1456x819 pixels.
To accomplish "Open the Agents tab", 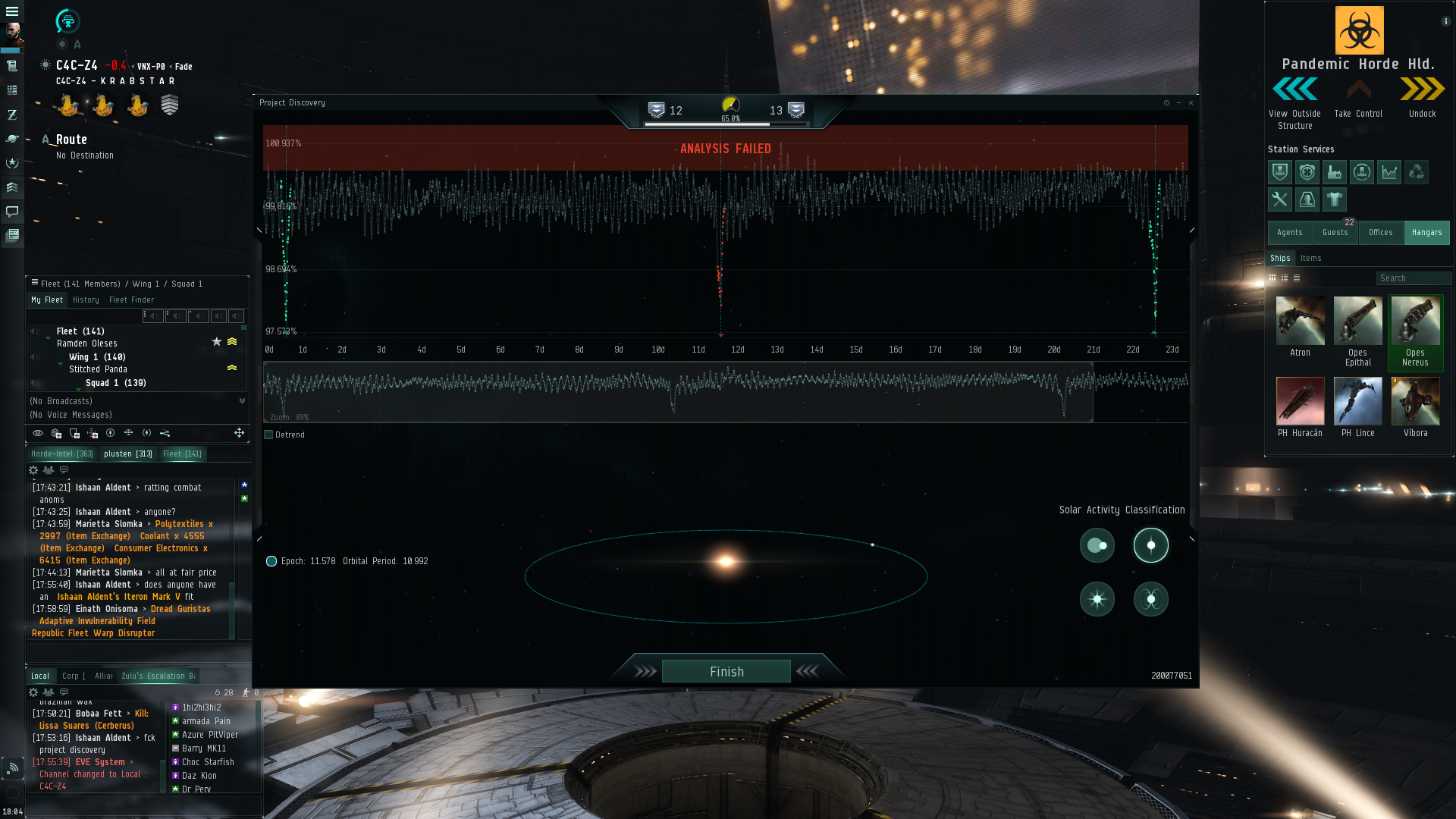I will click(x=1289, y=233).
